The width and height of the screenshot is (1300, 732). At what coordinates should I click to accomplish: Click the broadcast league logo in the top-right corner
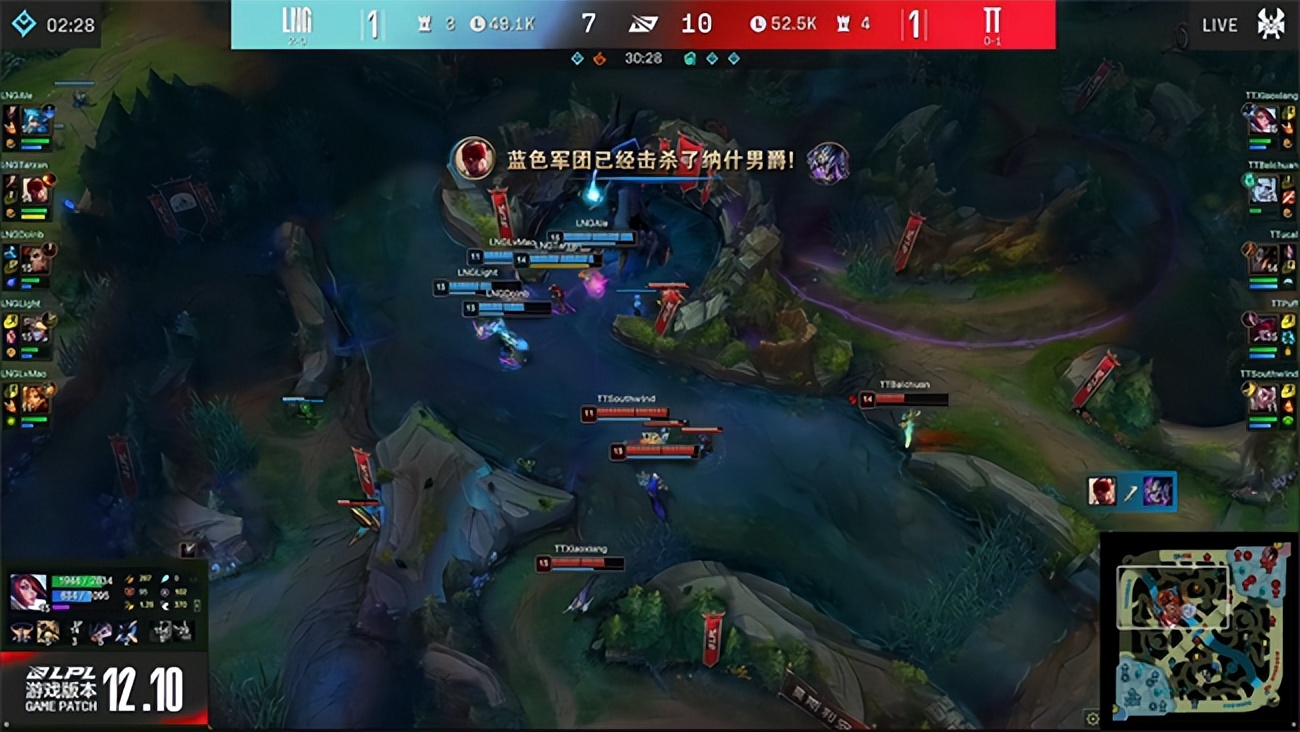[x=1273, y=22]
